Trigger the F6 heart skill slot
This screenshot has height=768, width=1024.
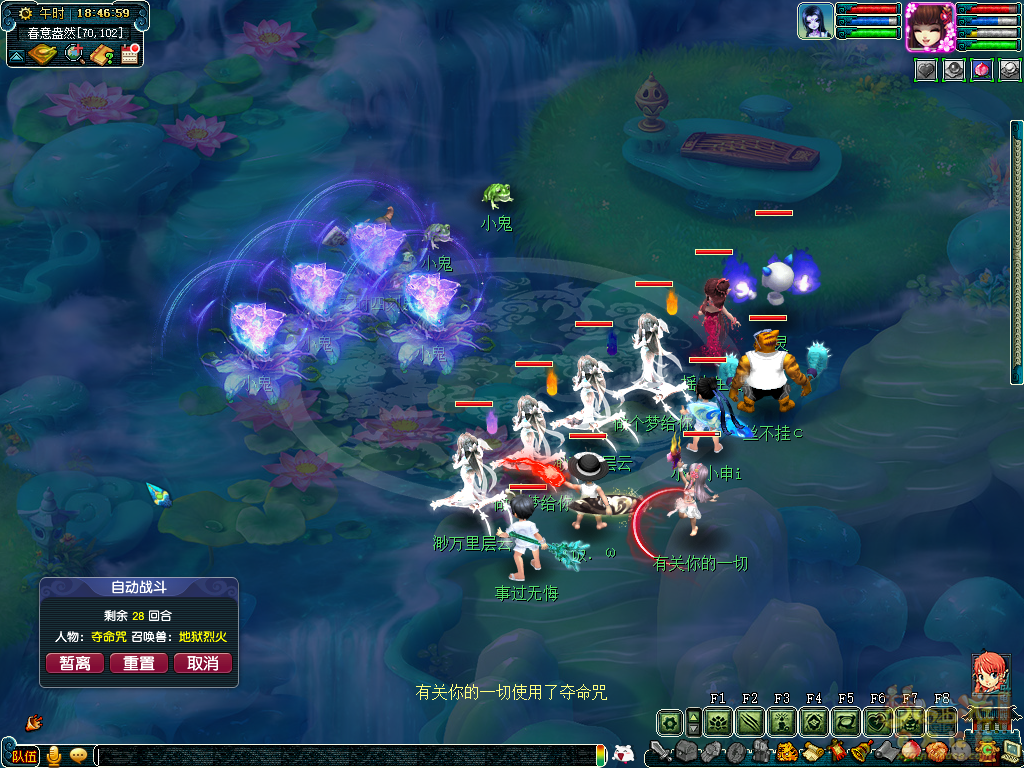coord(878,721)
